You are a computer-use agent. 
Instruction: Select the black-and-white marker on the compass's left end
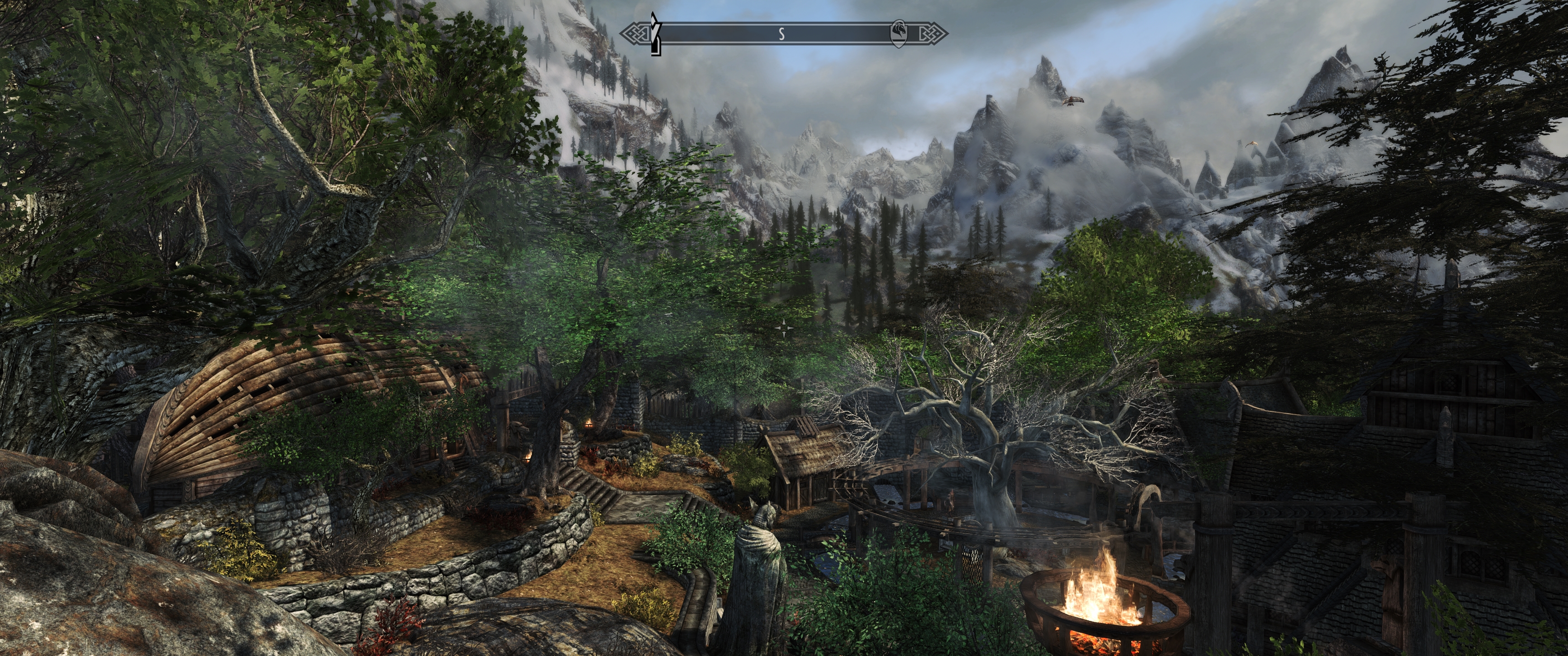click(655, 35)
